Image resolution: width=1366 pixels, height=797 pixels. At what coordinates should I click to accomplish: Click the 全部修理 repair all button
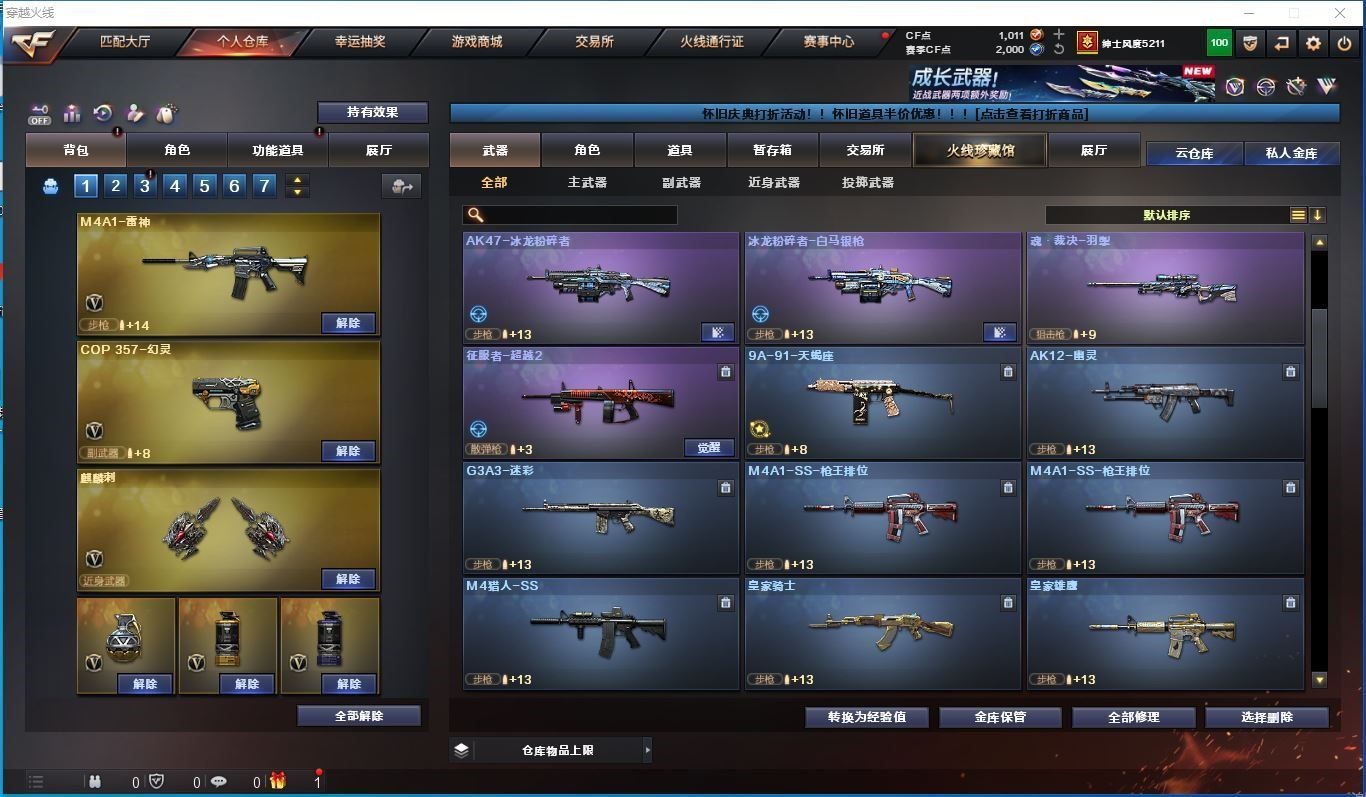[x=1133, y=717]
